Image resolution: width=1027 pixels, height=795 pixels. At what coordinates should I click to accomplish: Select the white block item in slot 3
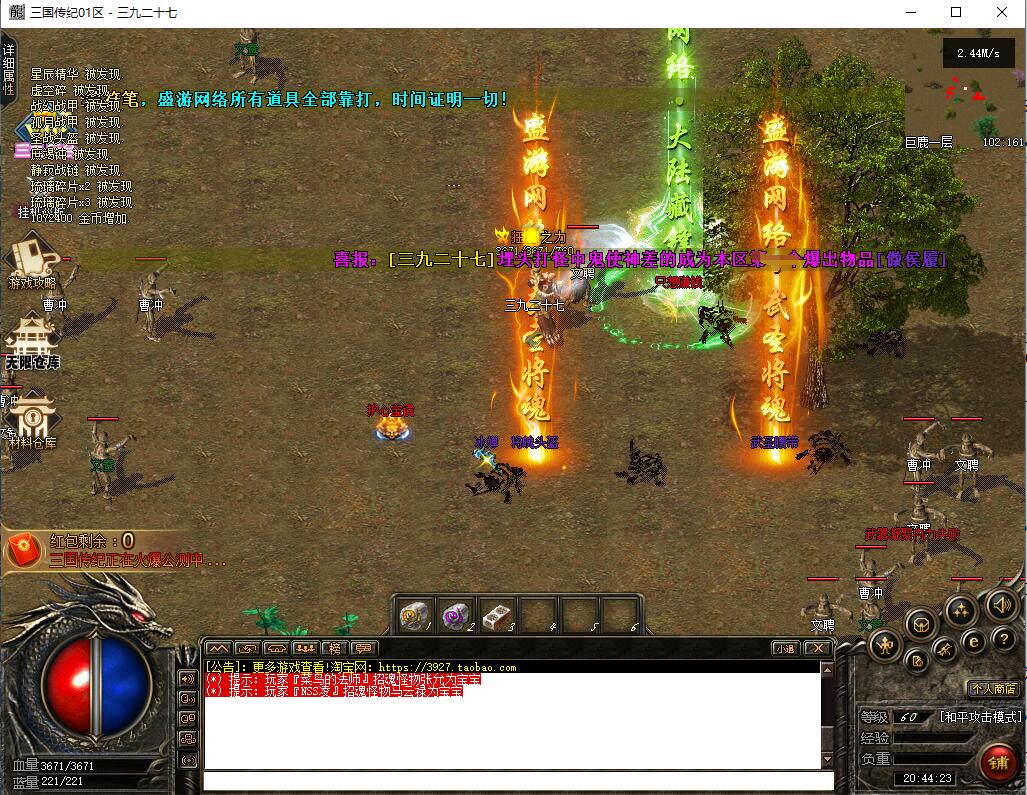(497, 615)
